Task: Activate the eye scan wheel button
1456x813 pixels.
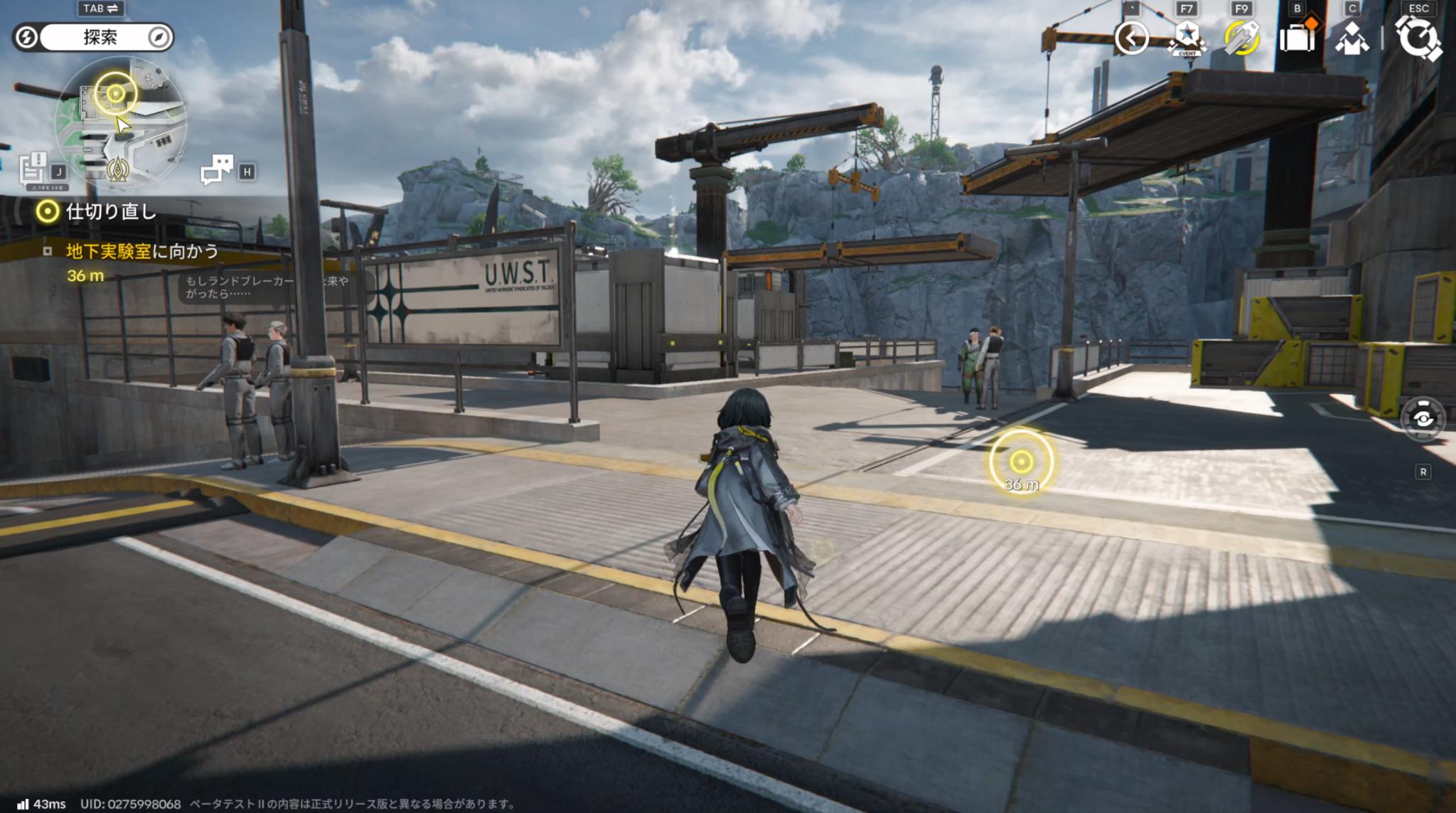Action: (x=1423, y=419)
